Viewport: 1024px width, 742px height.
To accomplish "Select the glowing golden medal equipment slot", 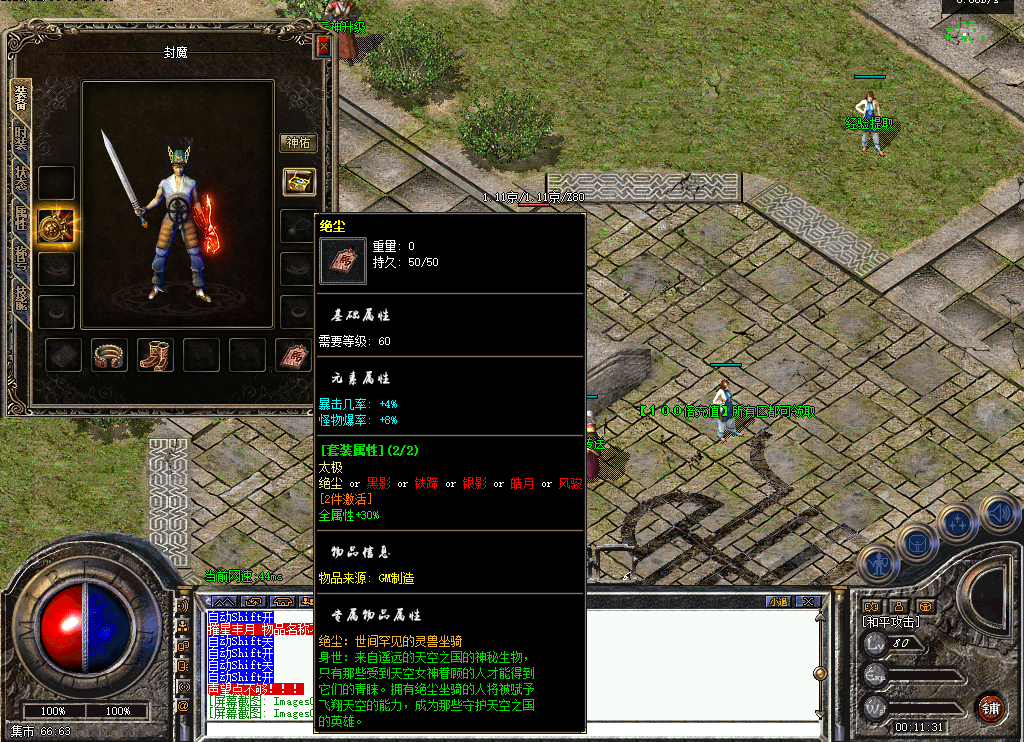I will click(x=55, y=227).
